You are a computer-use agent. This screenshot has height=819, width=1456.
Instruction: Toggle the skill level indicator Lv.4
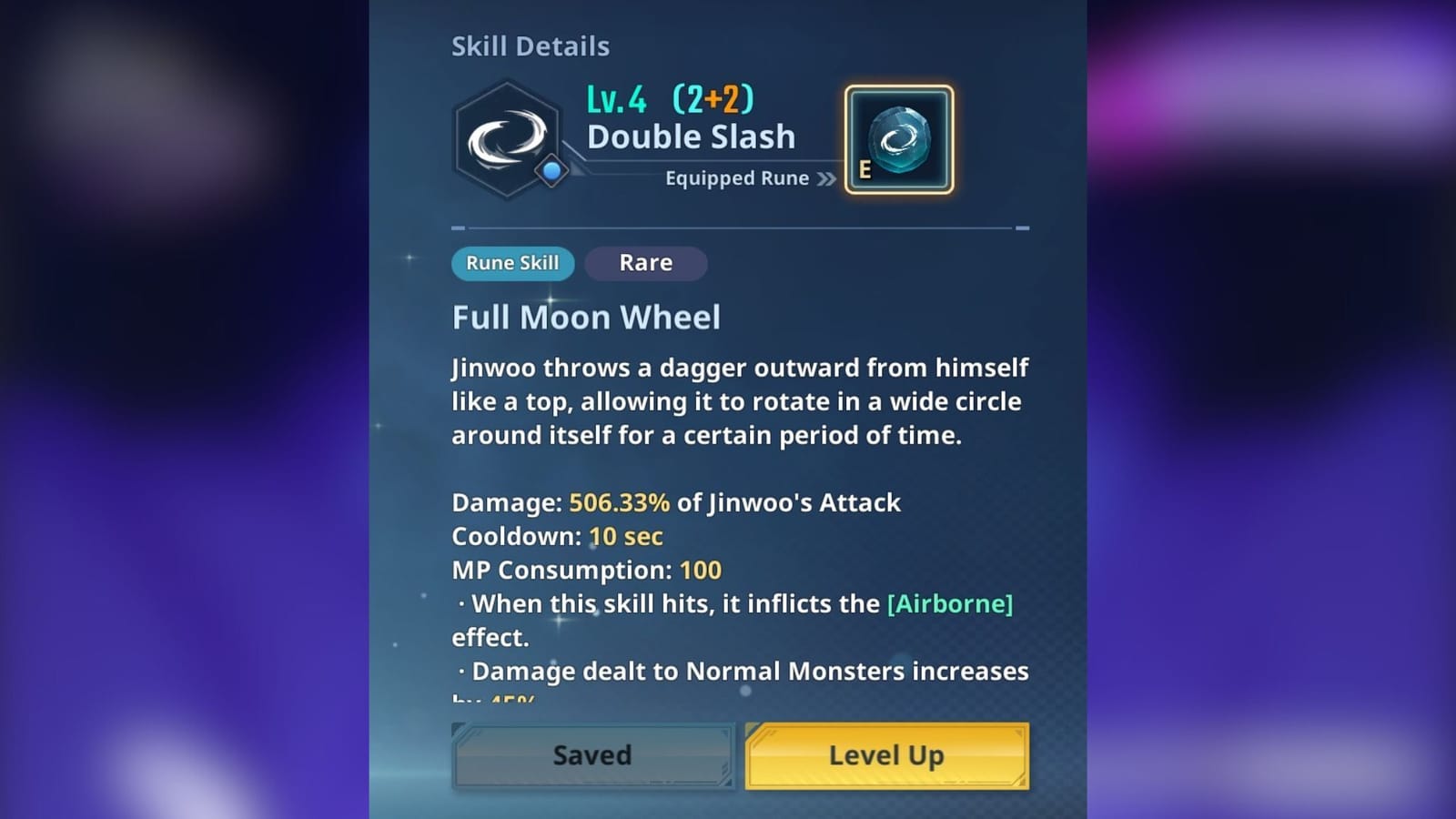point(619,102)
